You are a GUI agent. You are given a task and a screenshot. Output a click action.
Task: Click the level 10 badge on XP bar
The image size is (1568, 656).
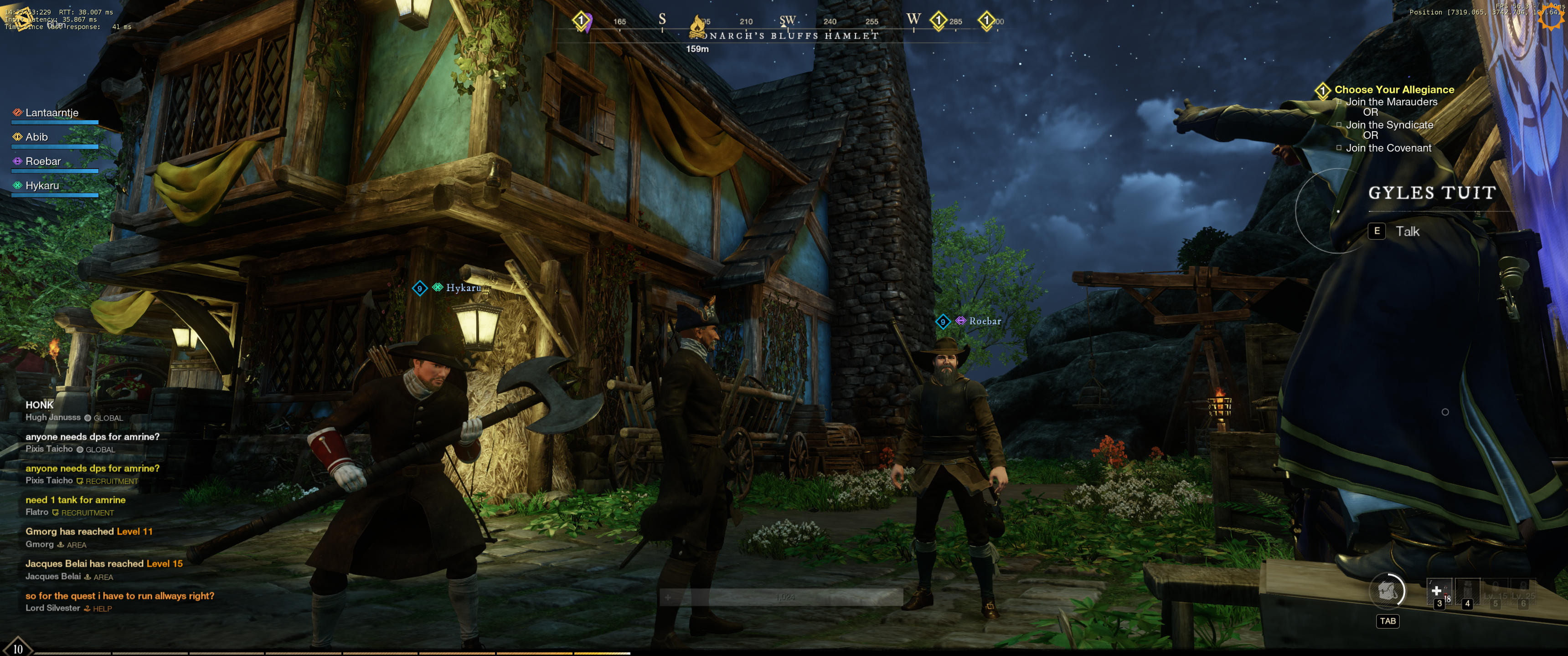(18, 649)
